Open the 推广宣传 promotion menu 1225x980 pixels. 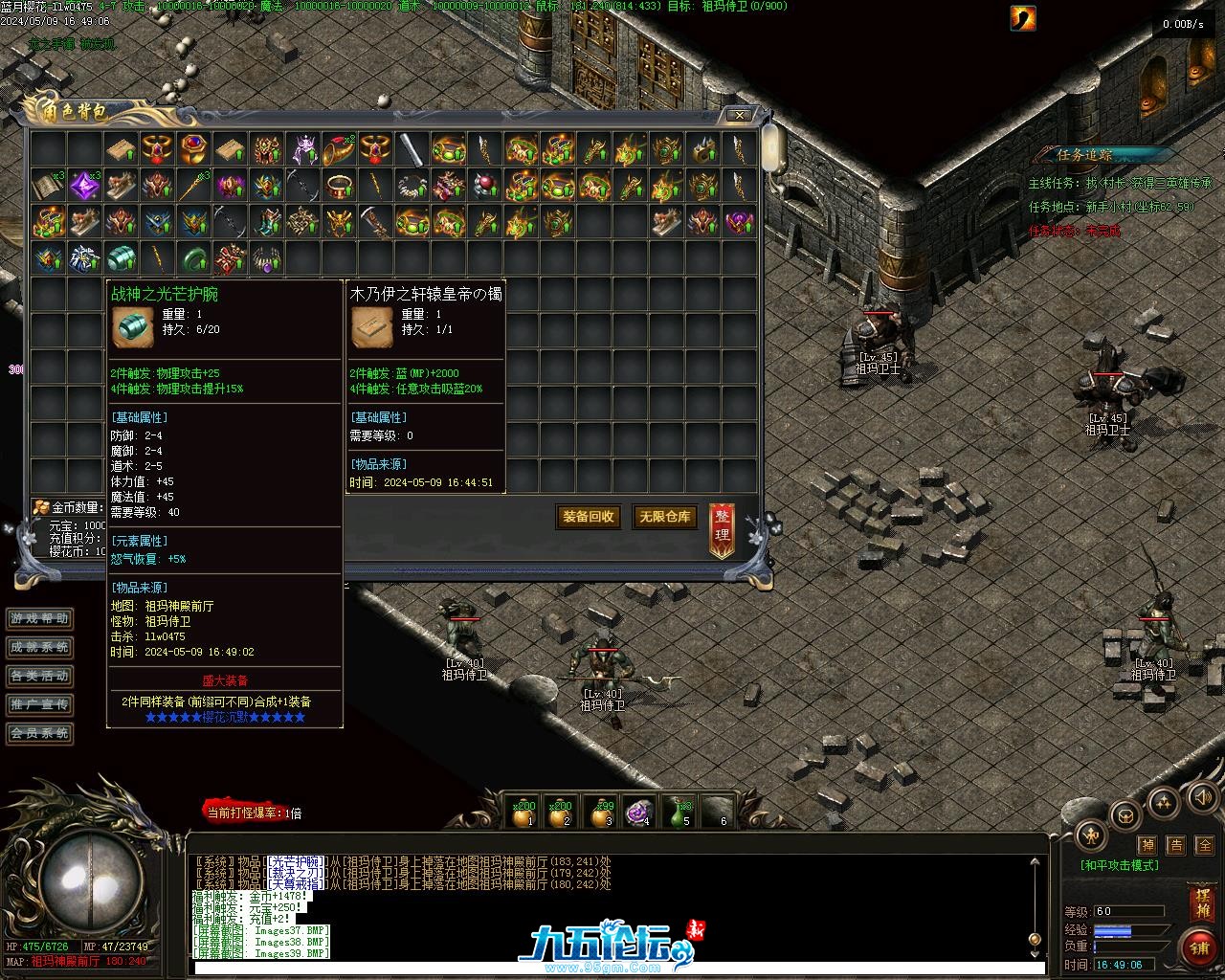40,705
